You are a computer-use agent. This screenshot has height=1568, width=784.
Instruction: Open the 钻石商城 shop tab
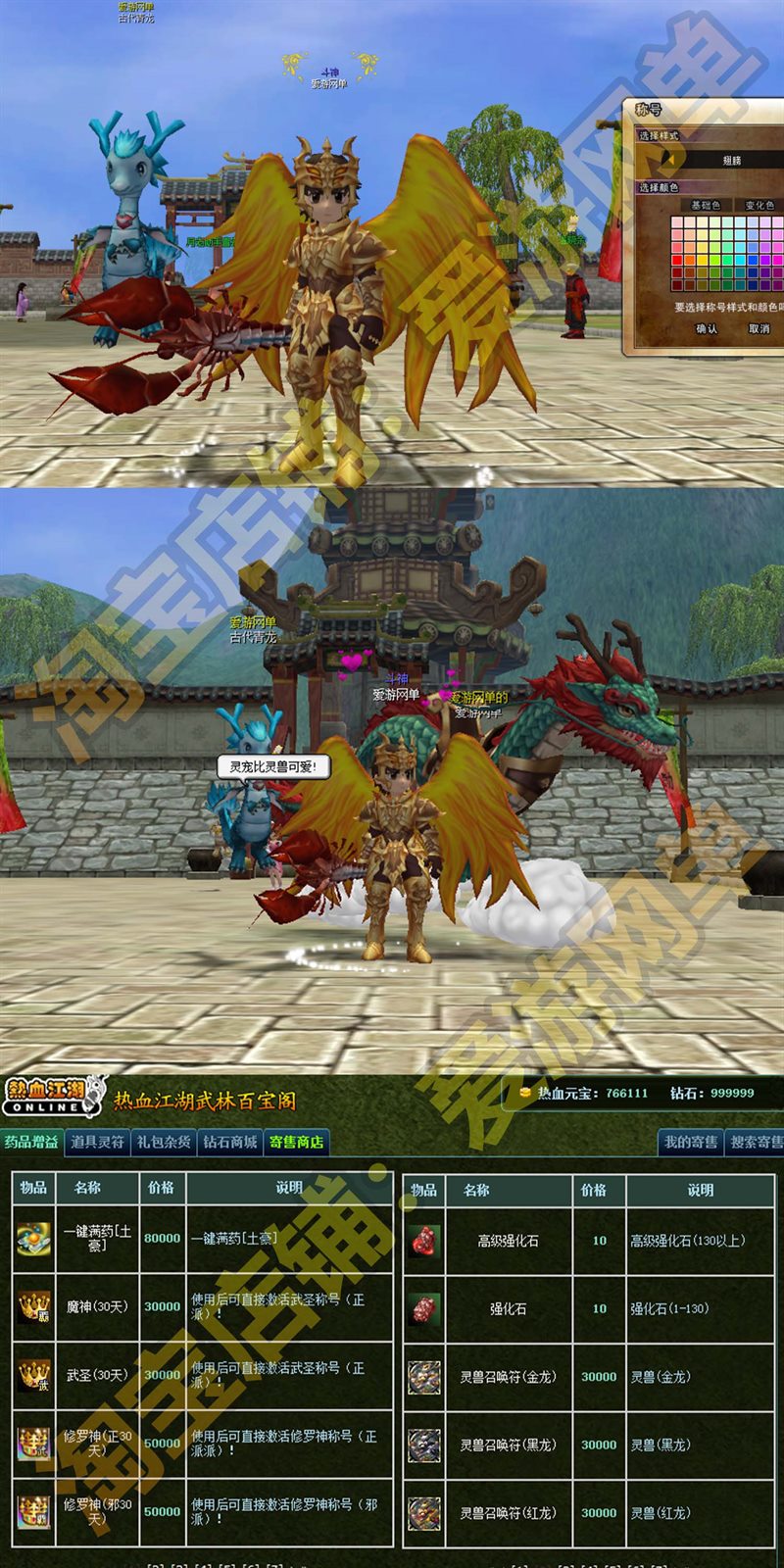pos(230,1142)
